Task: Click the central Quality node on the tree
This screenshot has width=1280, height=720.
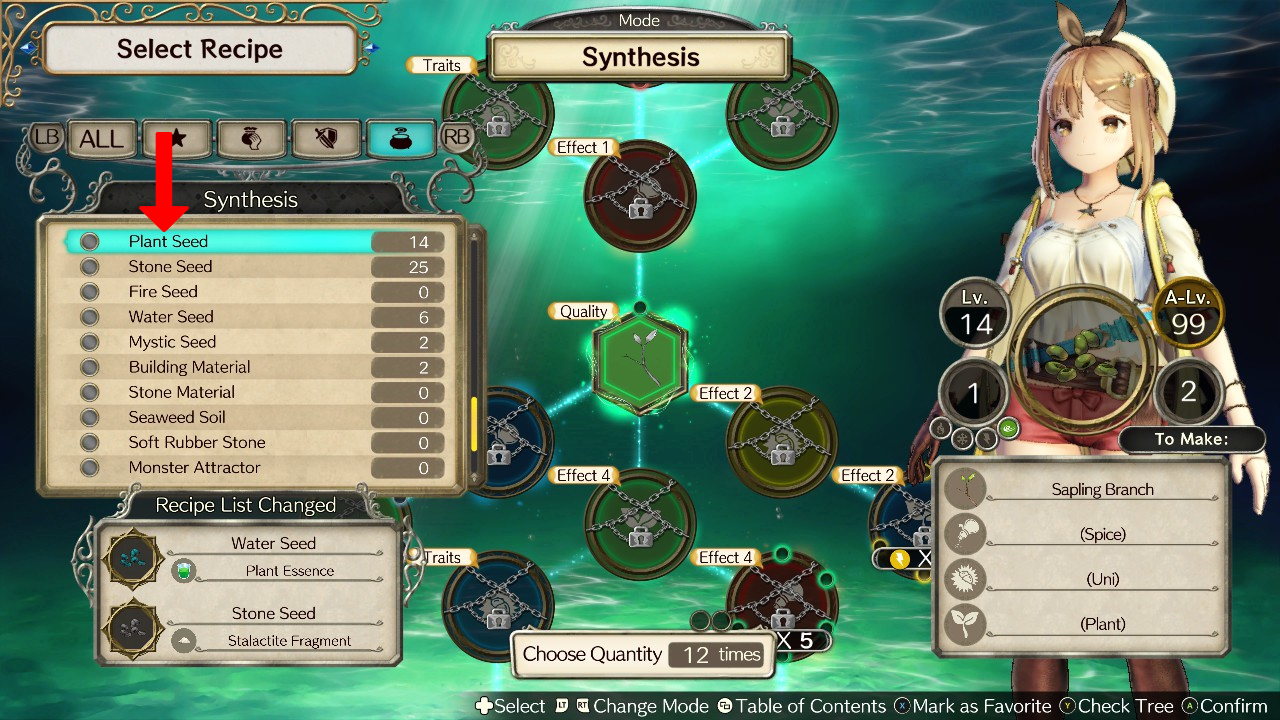Action: tap(637, 360)
